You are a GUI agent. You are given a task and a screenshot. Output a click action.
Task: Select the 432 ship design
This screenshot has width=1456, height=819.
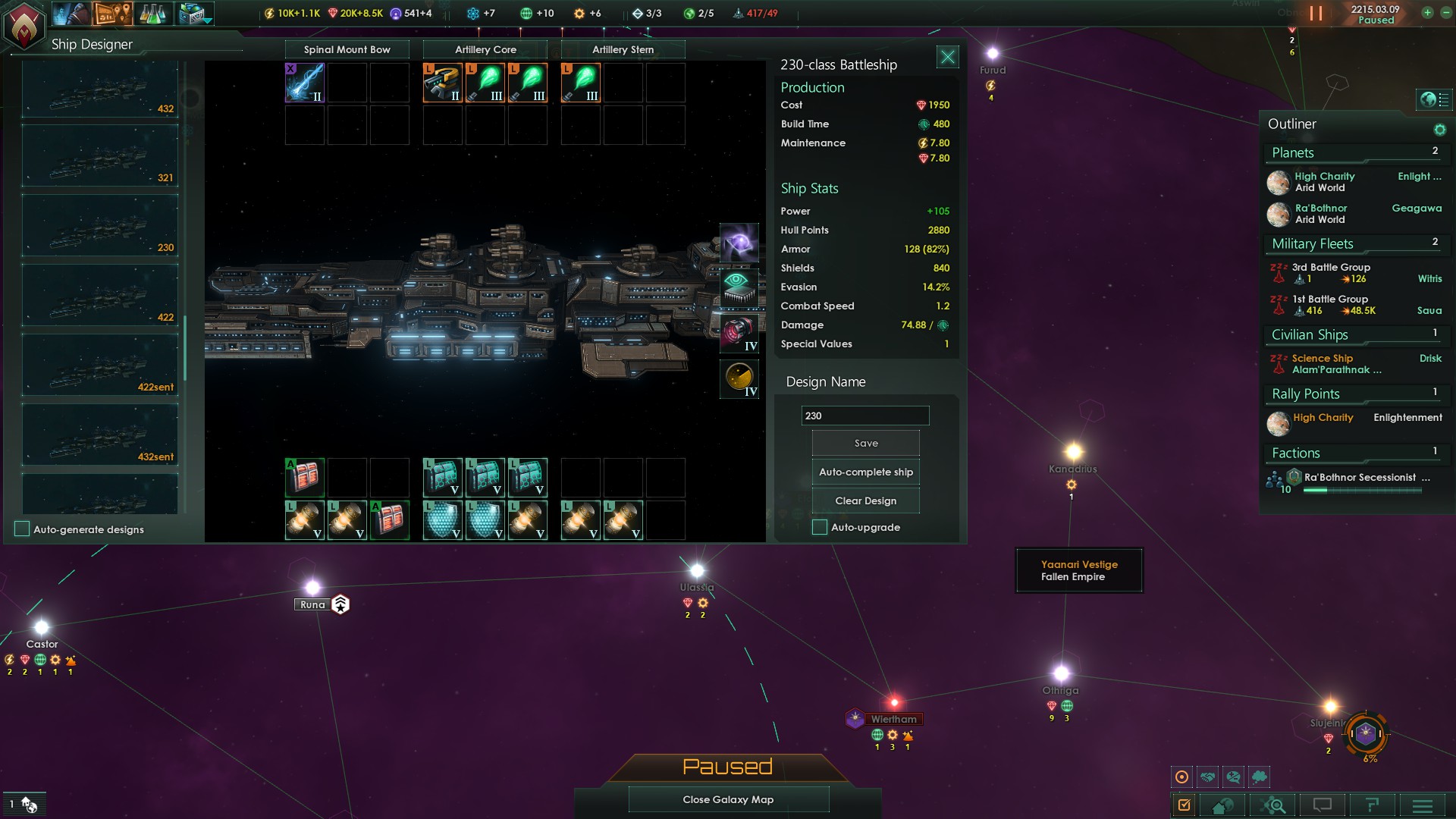click(100, 91)
